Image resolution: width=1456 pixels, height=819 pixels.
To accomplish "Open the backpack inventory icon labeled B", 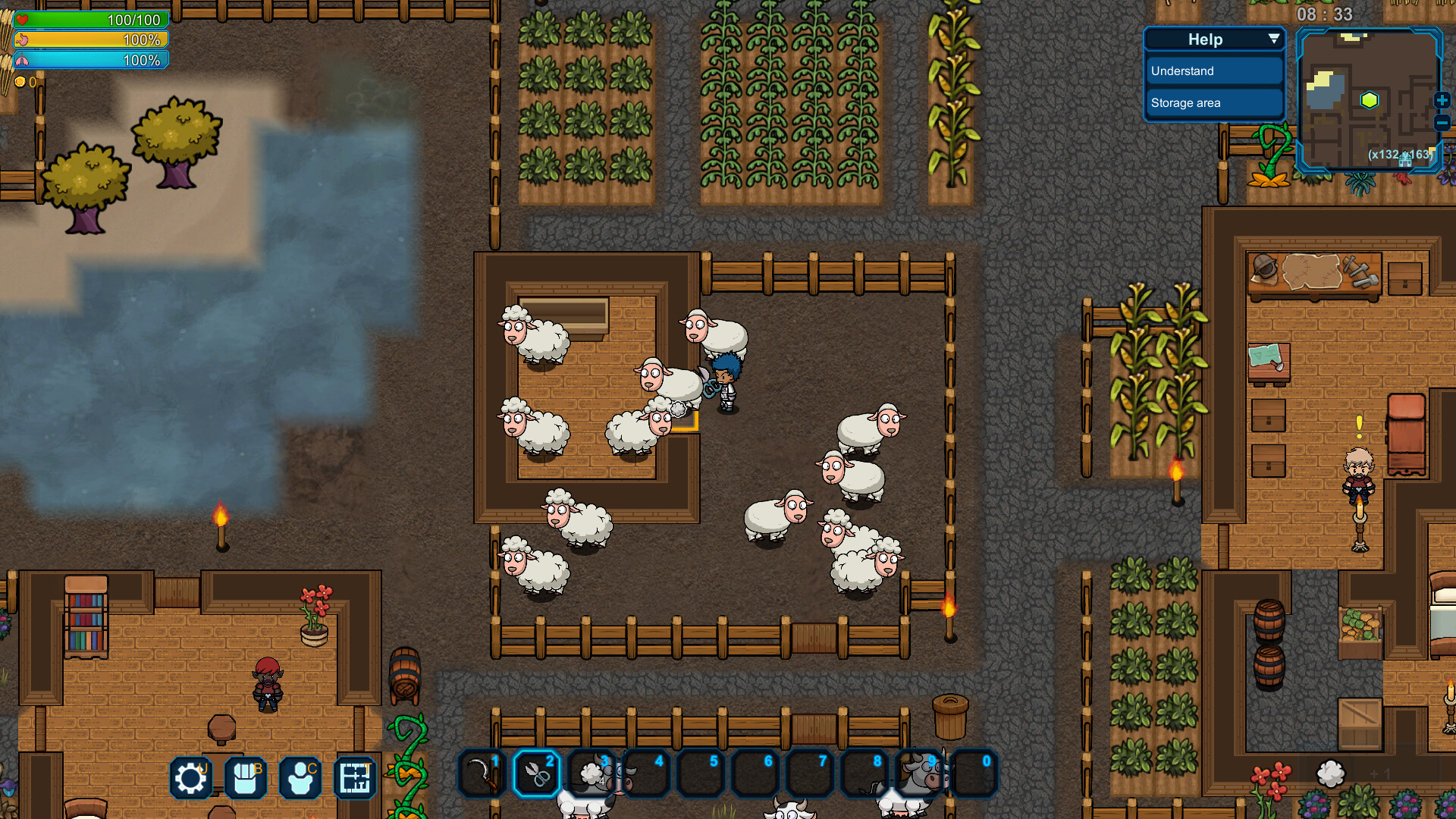I will click(245, 777).
